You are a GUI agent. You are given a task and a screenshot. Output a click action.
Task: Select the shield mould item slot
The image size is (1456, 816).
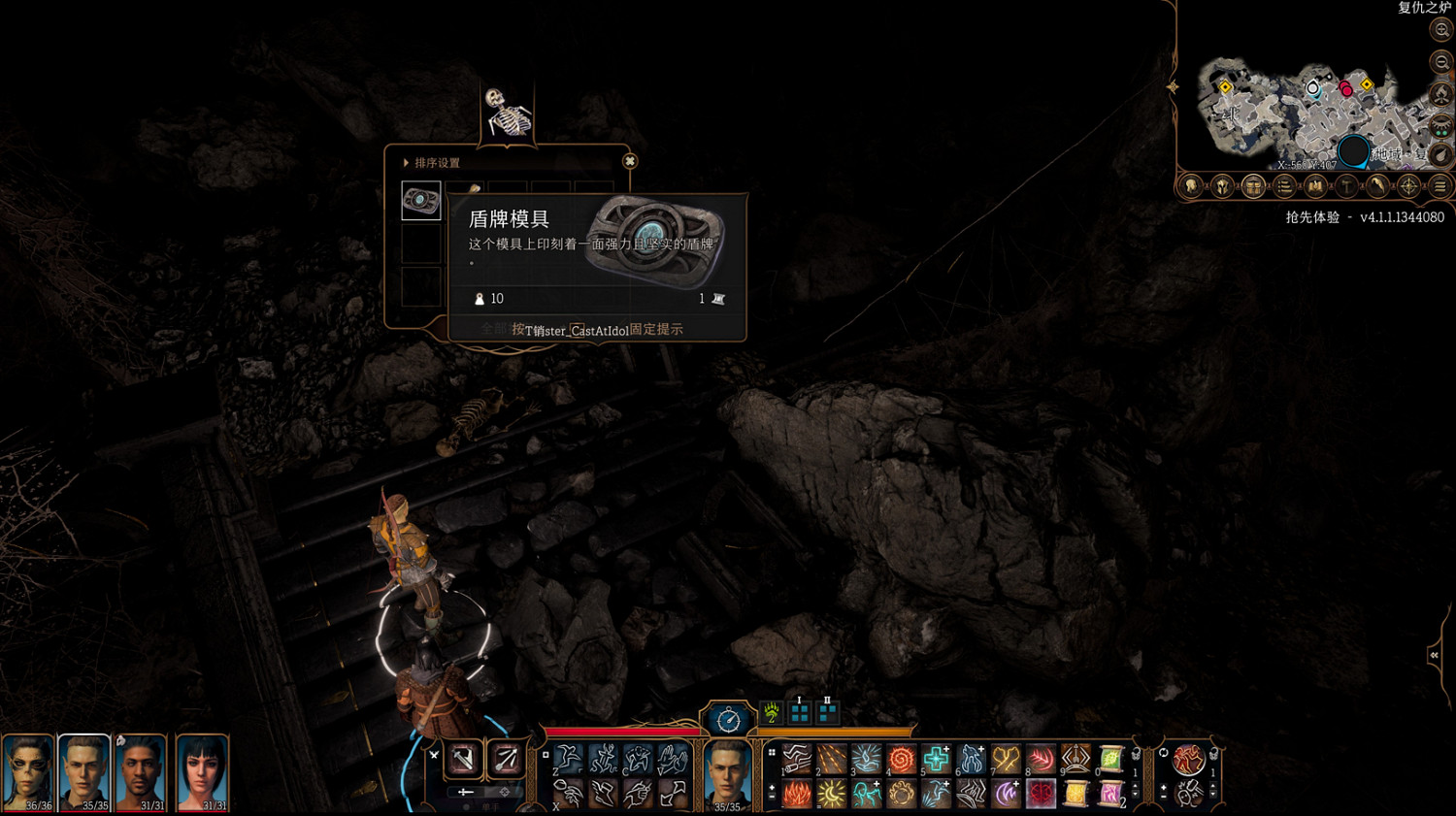pos(421,201)
